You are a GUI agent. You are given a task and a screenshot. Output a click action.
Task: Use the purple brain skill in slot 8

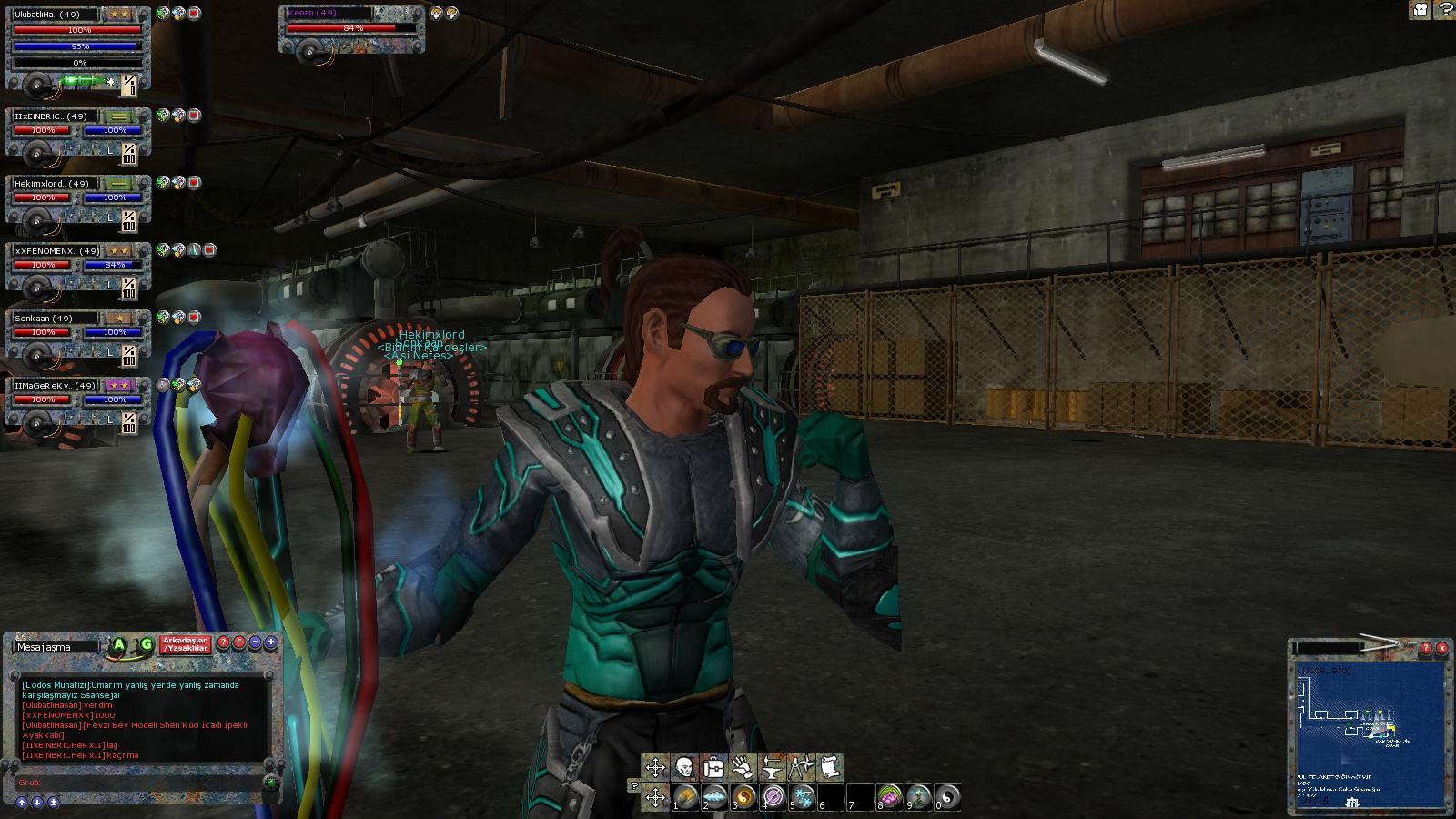coord(889,798)
